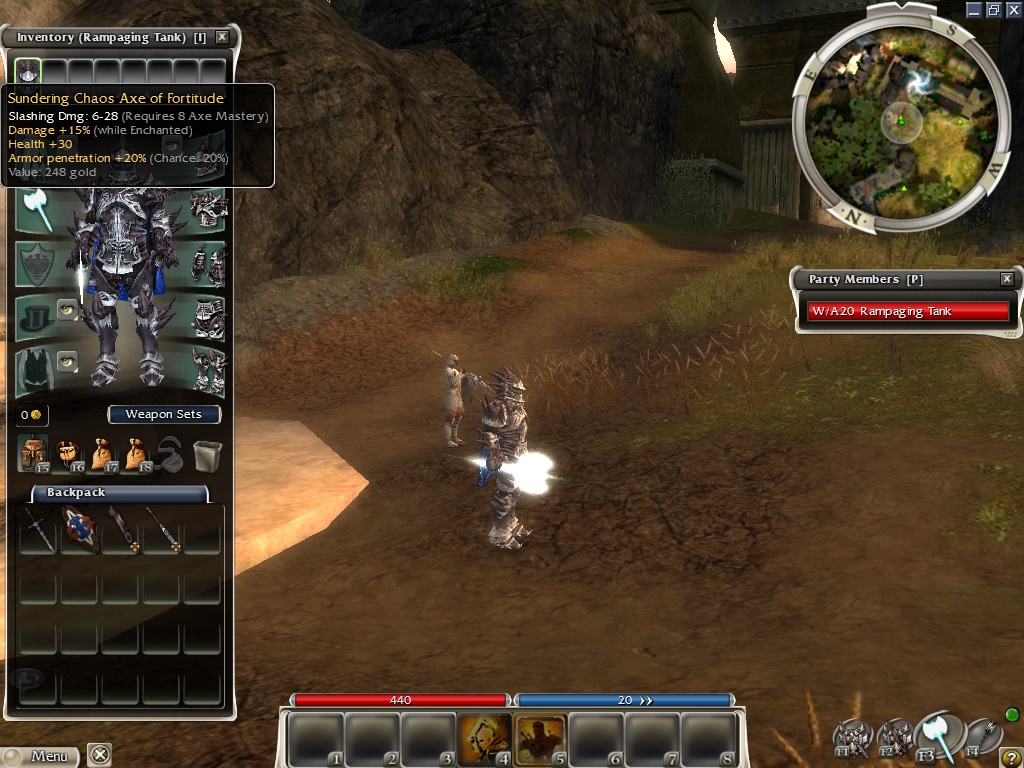Close the Inventory window

pyautogui.click(x=222, y=37)
